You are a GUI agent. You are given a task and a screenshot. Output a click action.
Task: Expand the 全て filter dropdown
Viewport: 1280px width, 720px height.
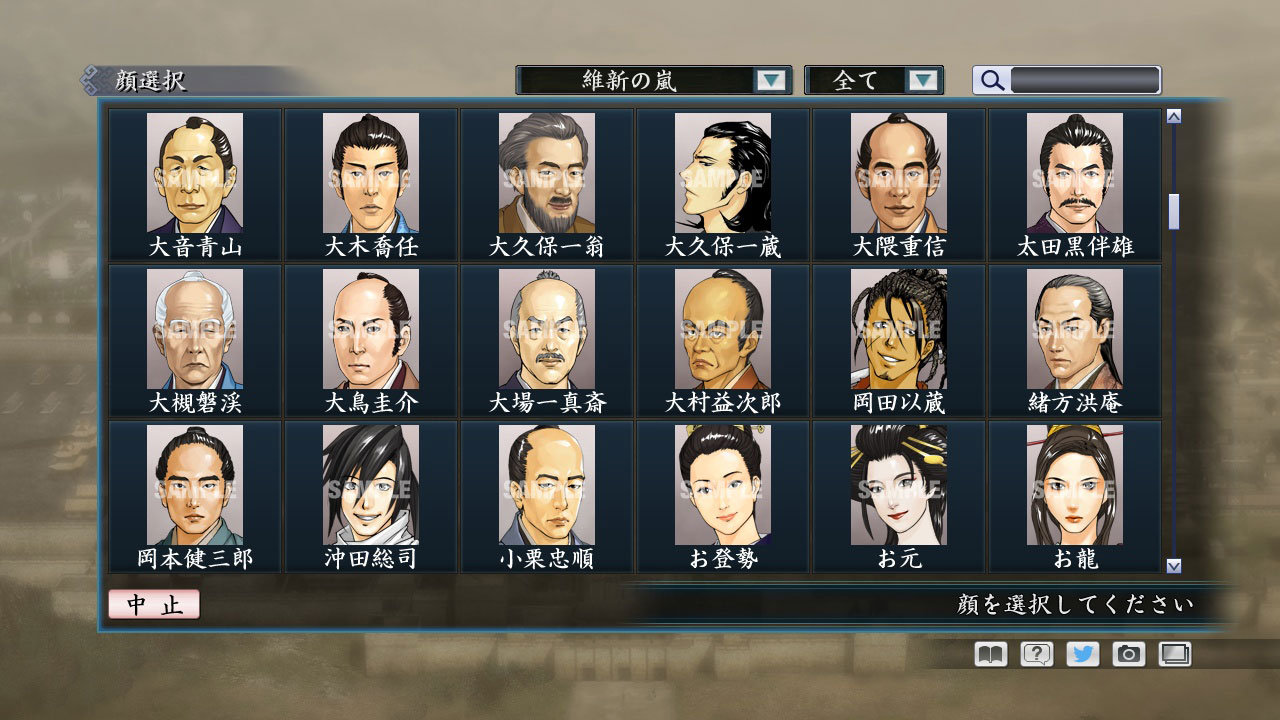pyautogui.click(x=874, y=81)
